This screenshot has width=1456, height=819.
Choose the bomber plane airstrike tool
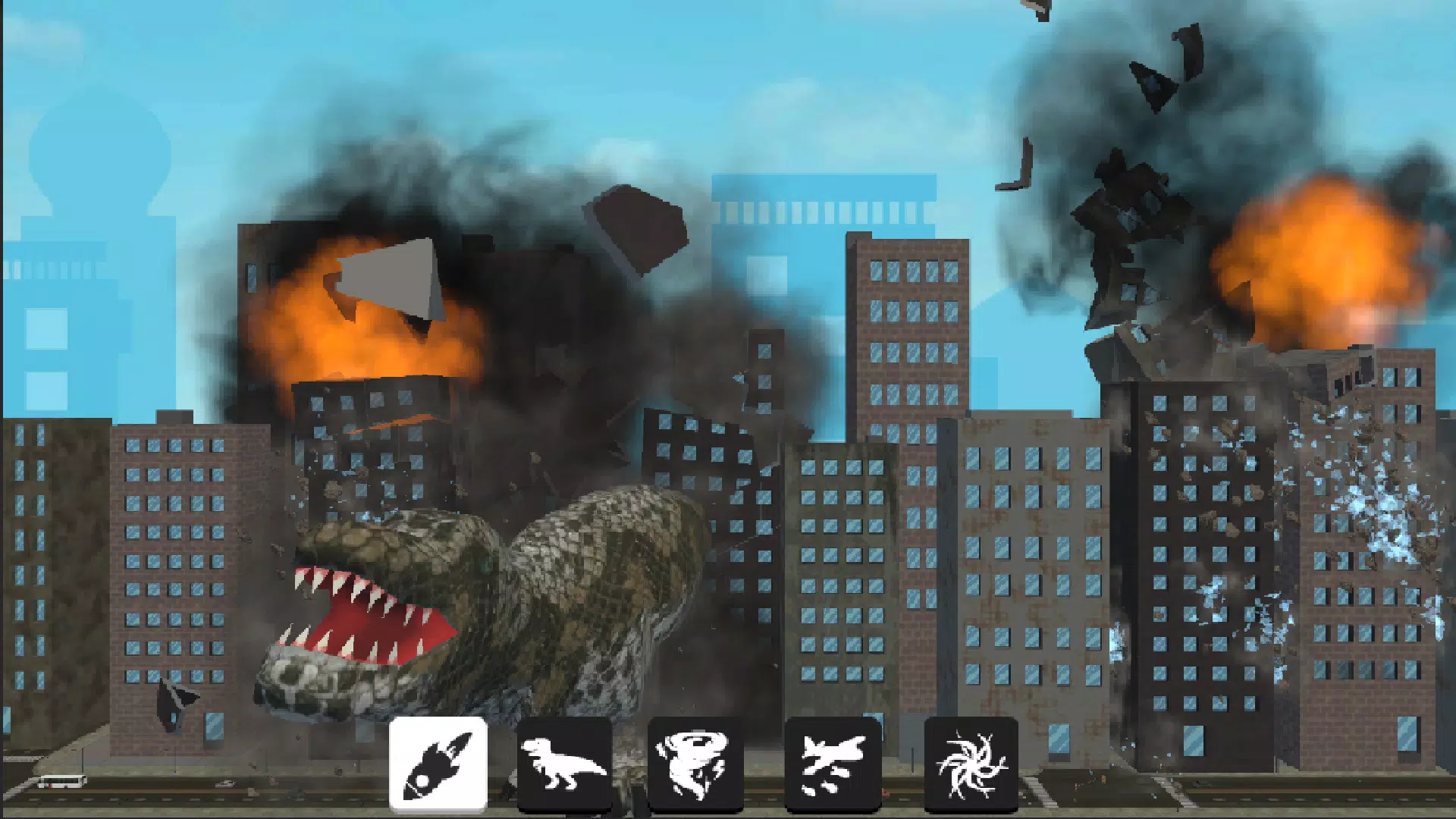pos(834,762)
